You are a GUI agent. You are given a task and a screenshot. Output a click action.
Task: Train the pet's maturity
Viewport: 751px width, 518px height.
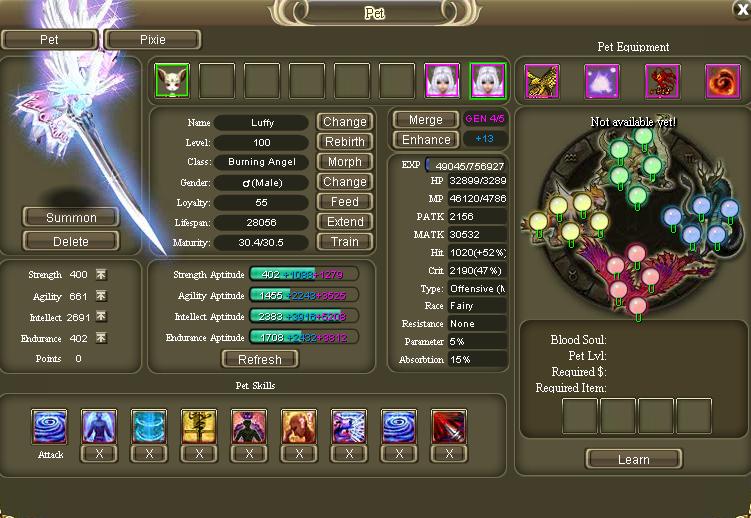pos(345,242)
